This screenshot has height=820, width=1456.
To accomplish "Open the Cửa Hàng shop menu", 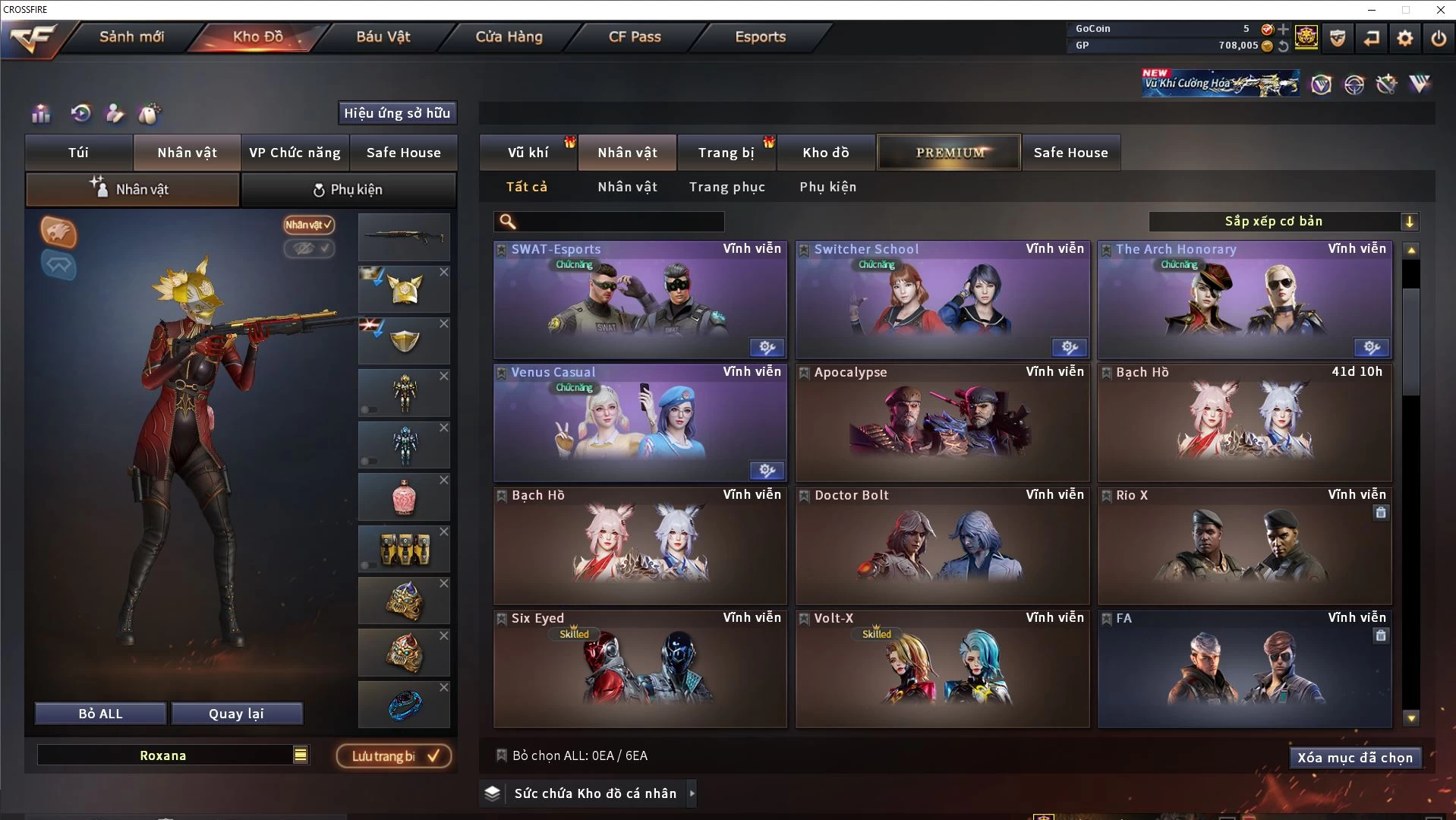I will coord(509,36).
